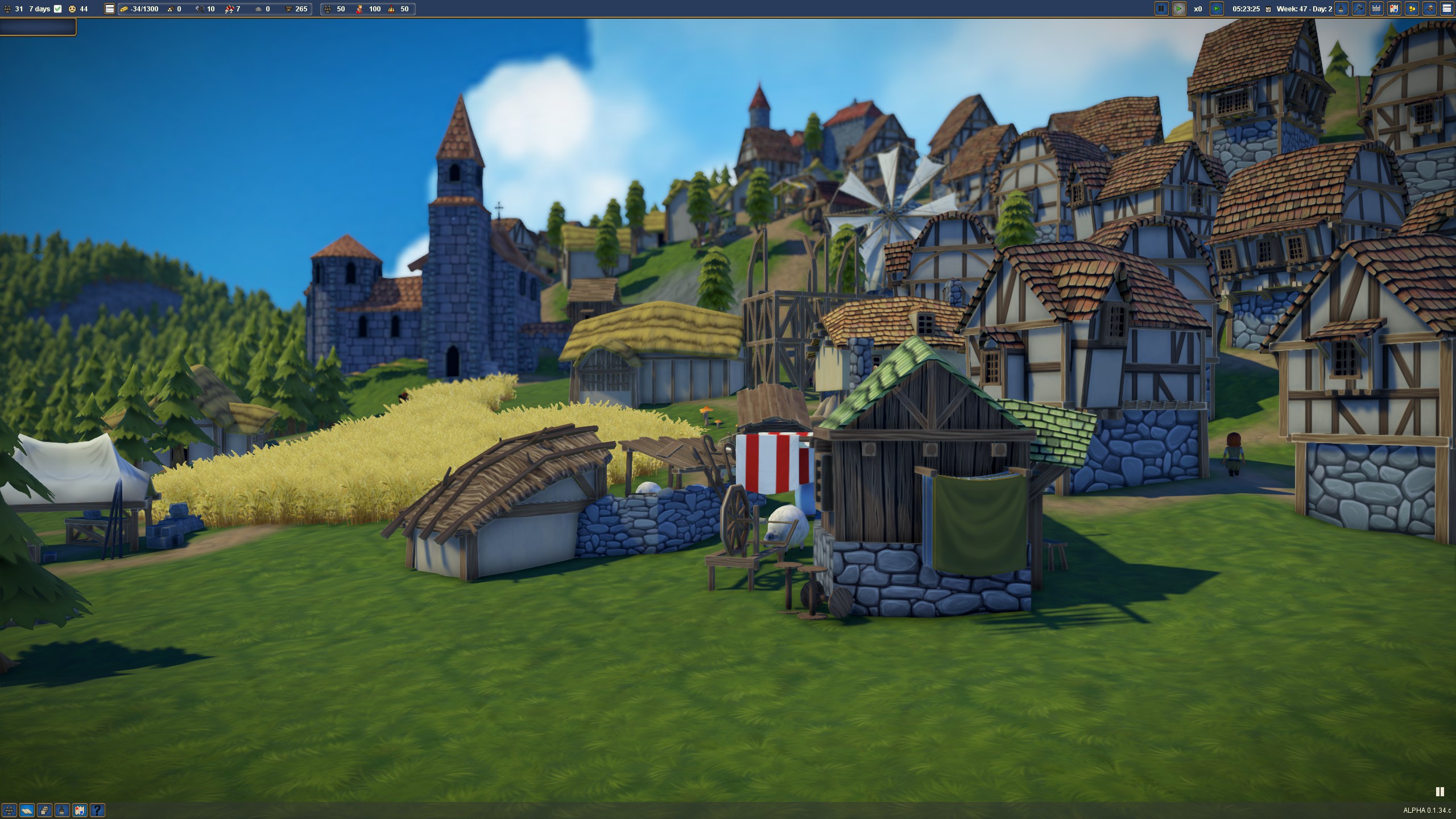Toggle the green checkbox beside 7 days
Image resolution: width=1456 pixels, height=819 pixels.
57,9
